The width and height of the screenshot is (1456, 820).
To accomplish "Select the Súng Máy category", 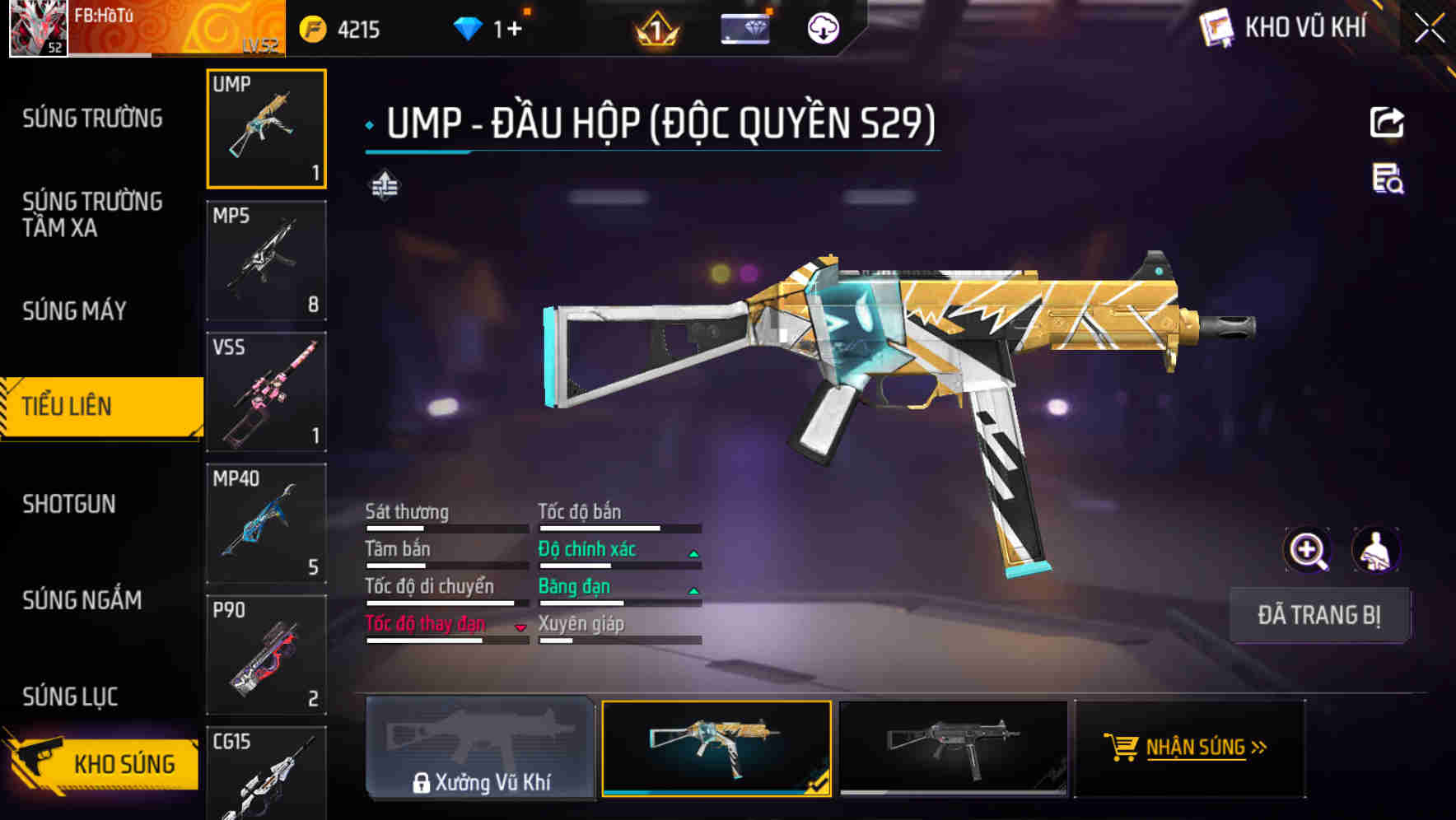I will 75,310.
